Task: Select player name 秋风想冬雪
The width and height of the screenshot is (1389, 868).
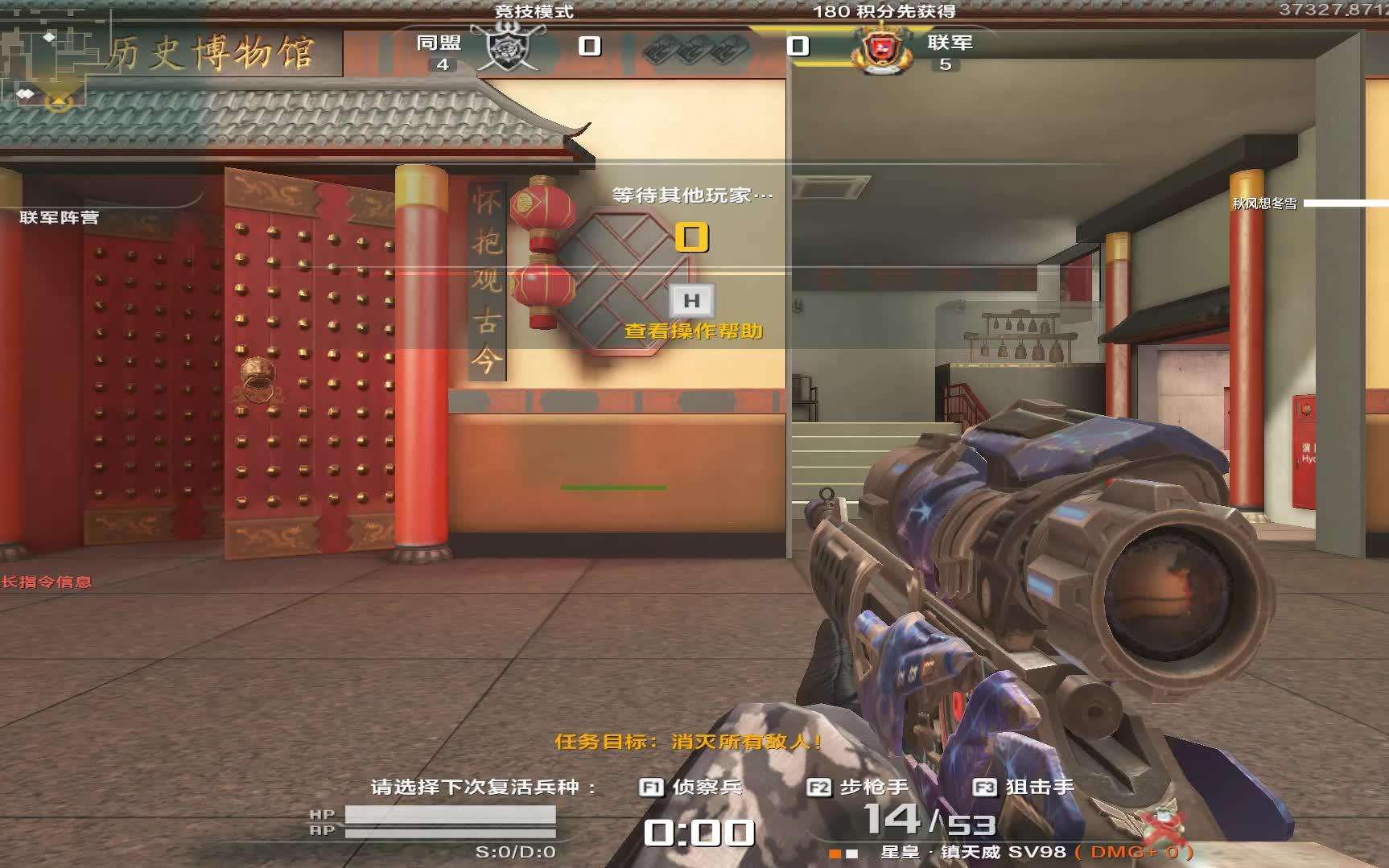Action: coord(1264,204)
